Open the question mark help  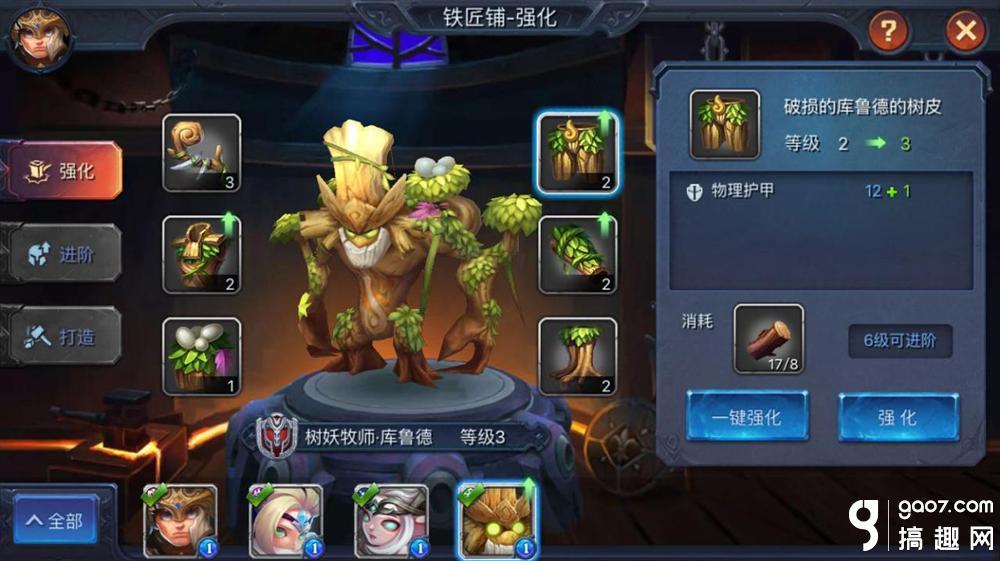(x=887, y=32)
